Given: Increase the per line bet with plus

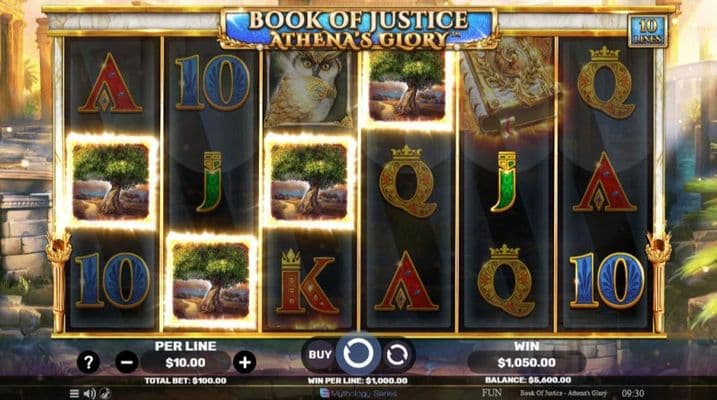Looking at the screenshot, I should [245, 362].
